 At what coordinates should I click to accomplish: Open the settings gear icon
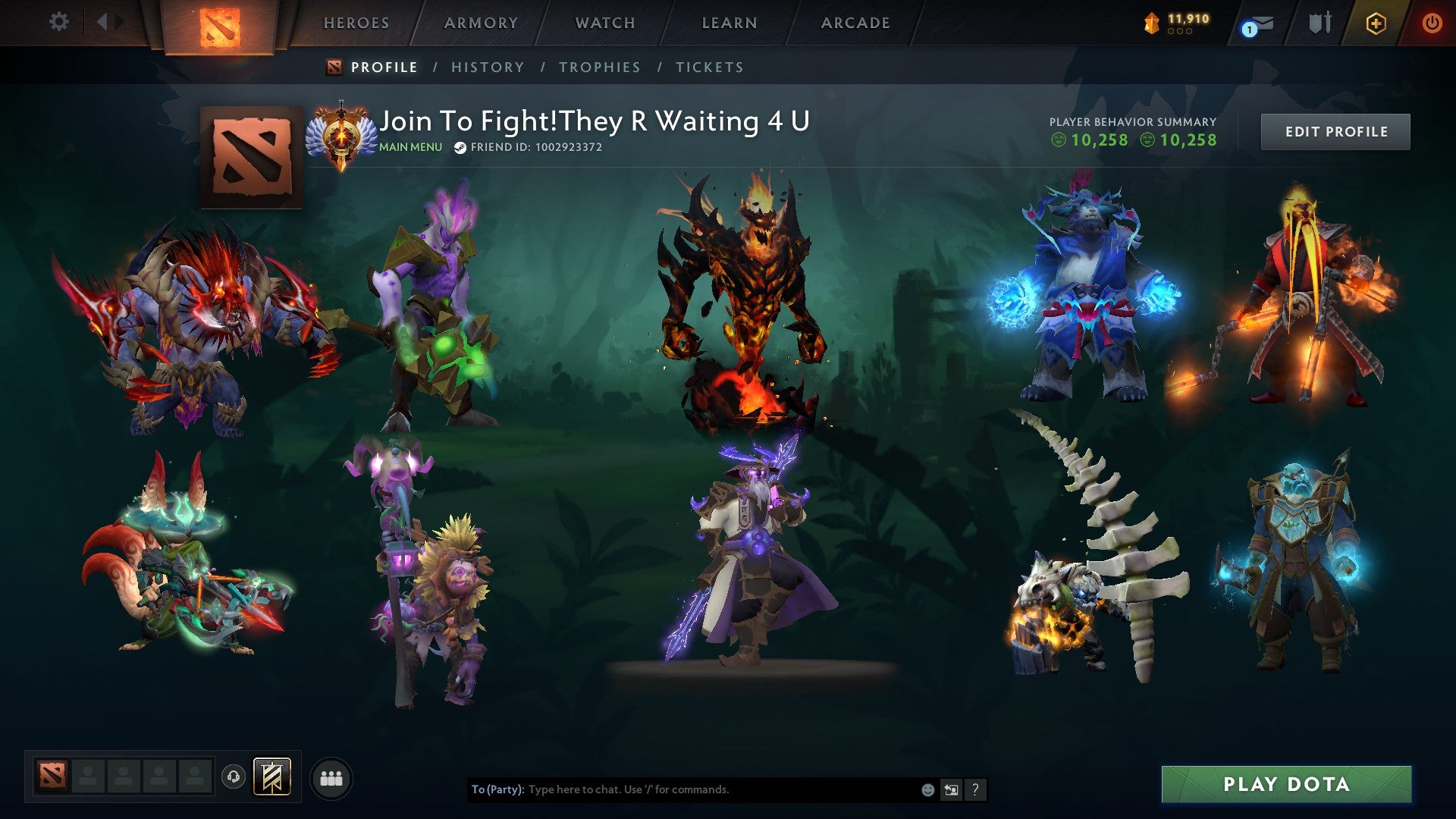59,21
